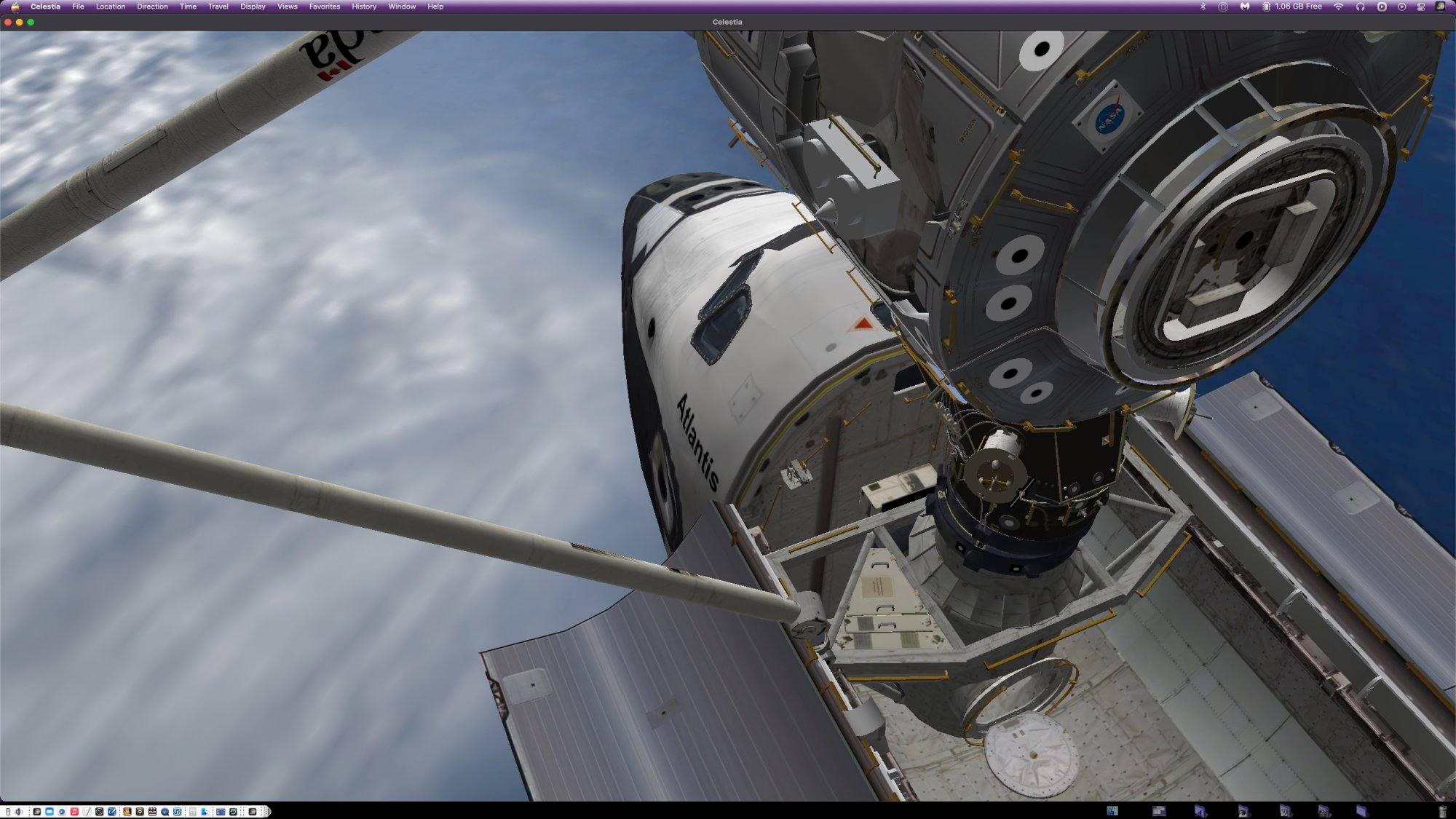Open the Display menu

click(253, 7)
